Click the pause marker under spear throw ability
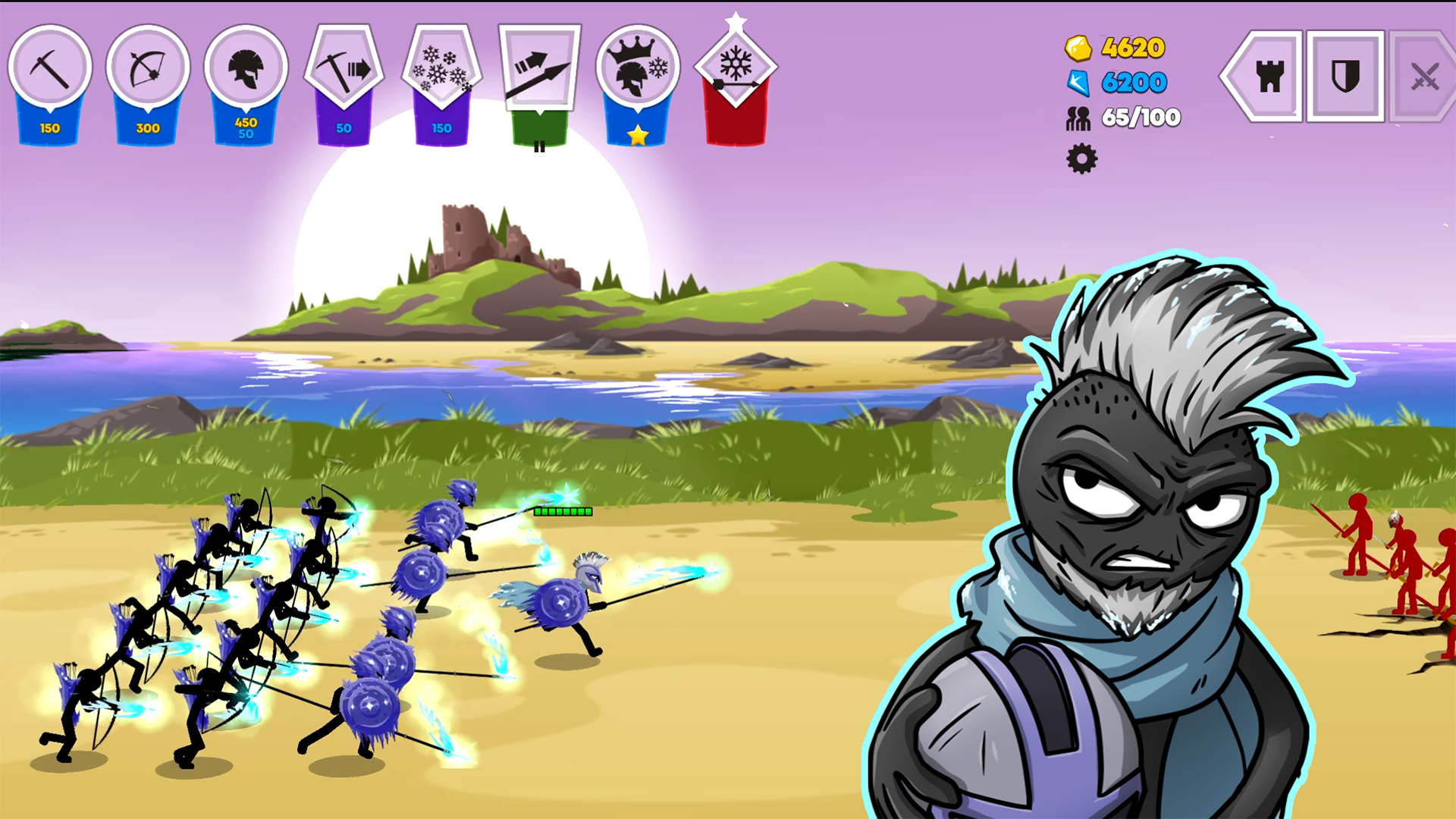 pos(541,146)
